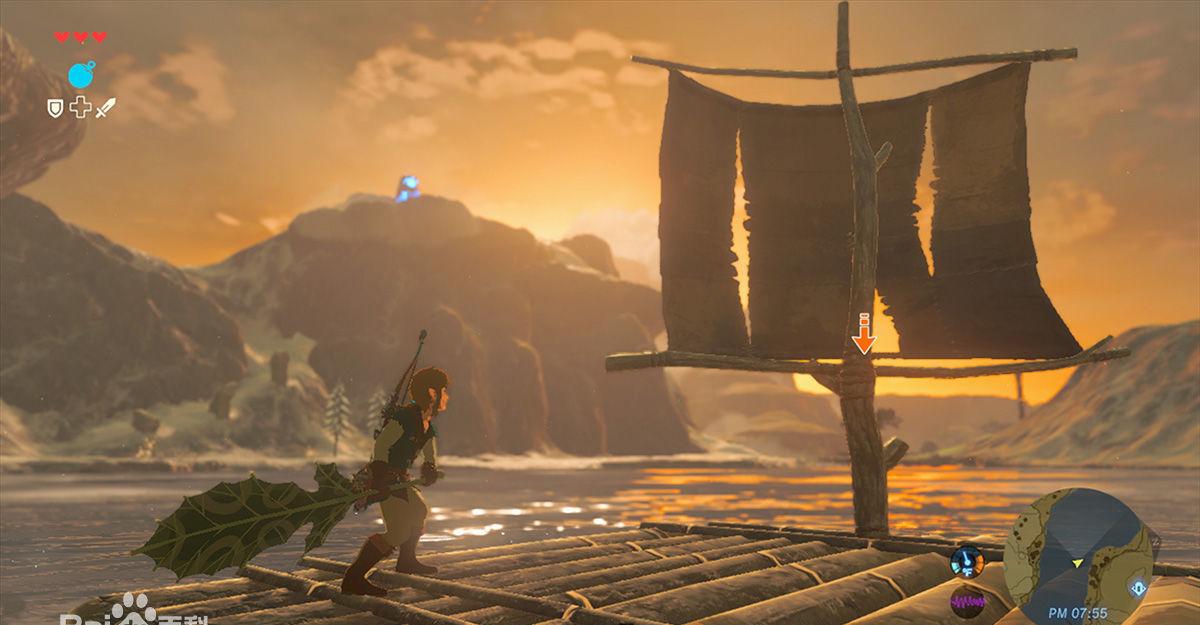The height and width of the screenshot is (625, 1200).
Task: Click the shrine marker on the minimap
Action: (x=1137, y=588)
